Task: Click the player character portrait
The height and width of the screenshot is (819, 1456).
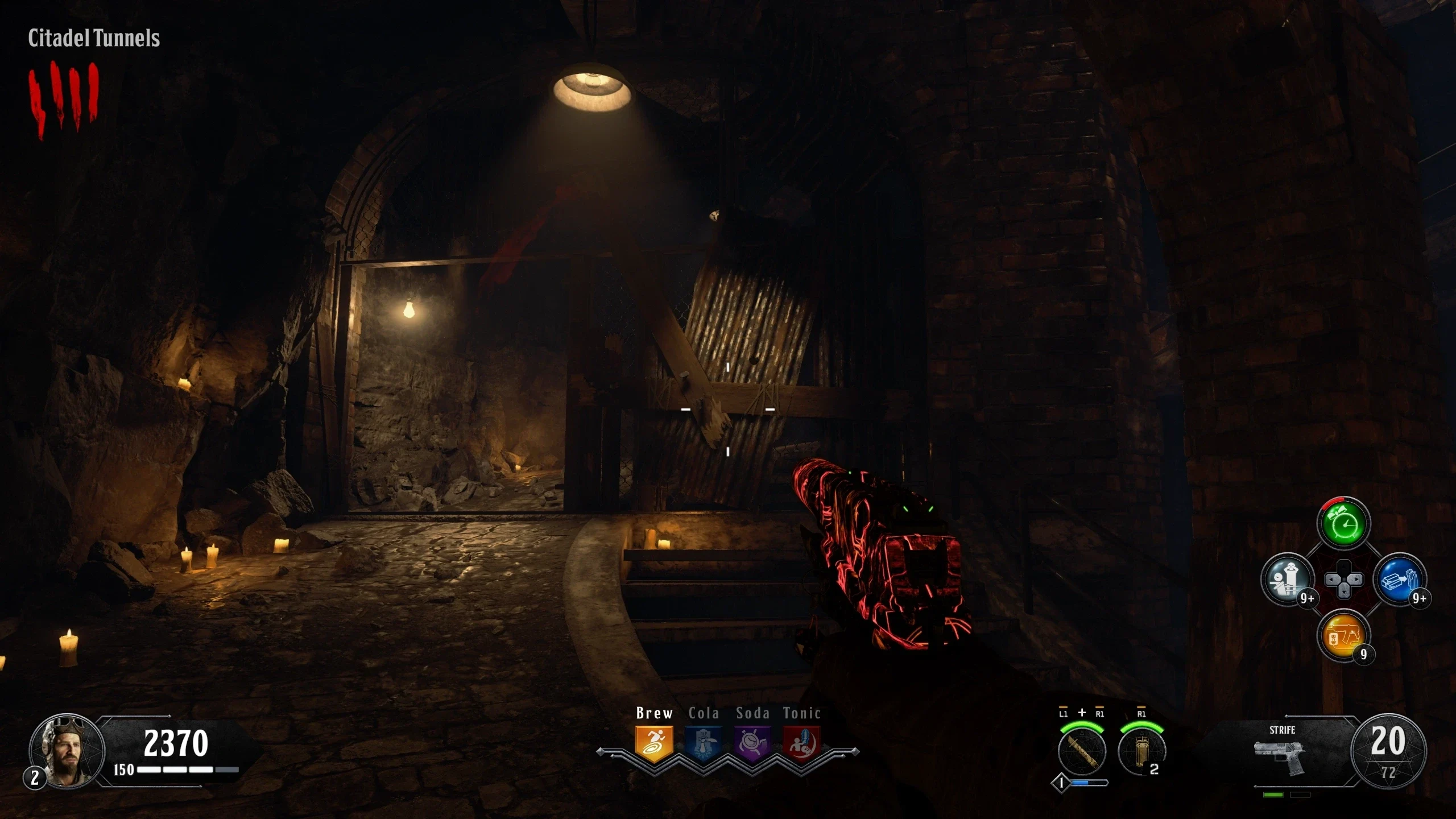Action: coord(67,751)
